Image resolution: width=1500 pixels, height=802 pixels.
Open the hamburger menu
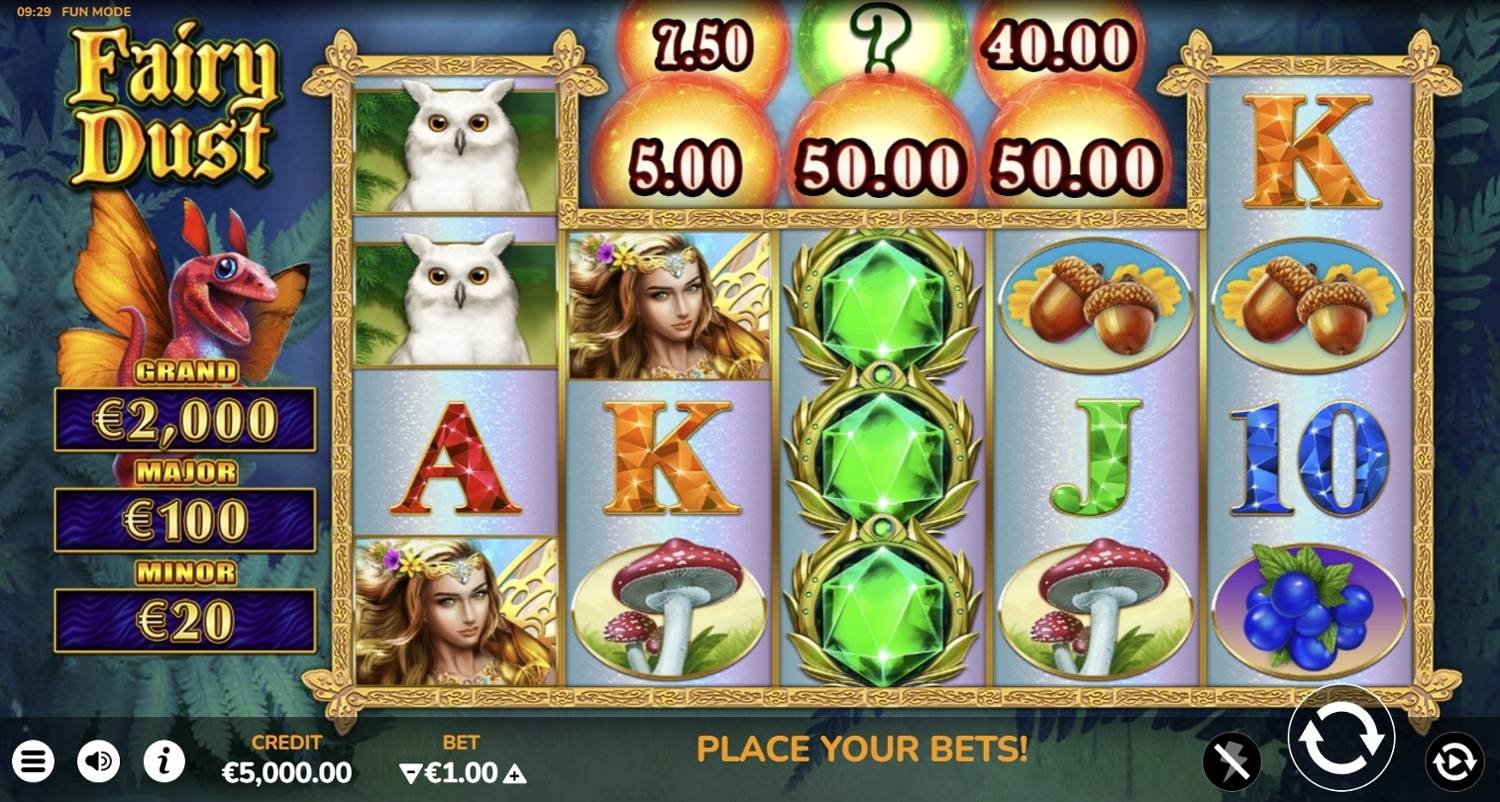[32, 762]
